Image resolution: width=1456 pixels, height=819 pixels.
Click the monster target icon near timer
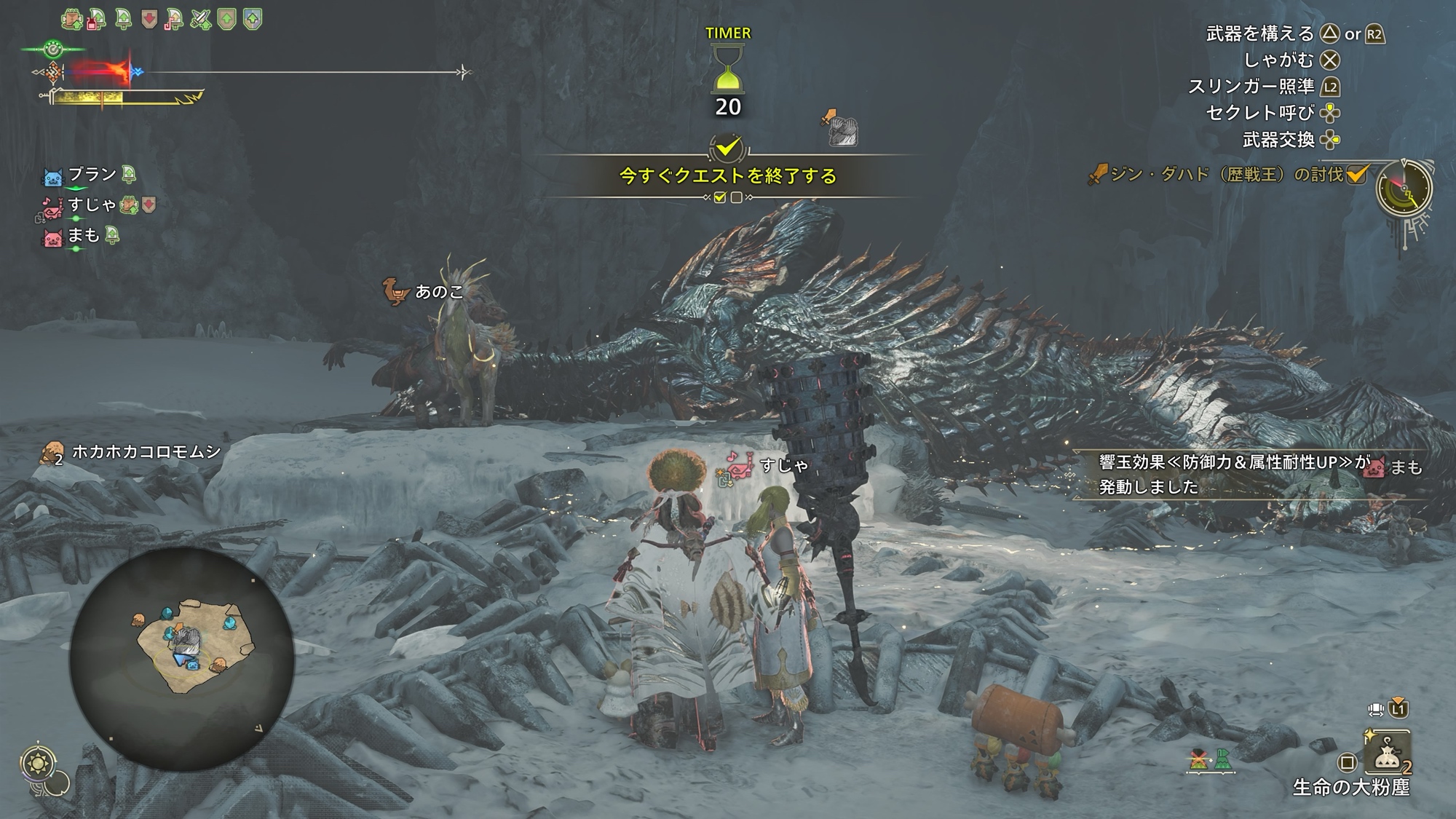842,130
